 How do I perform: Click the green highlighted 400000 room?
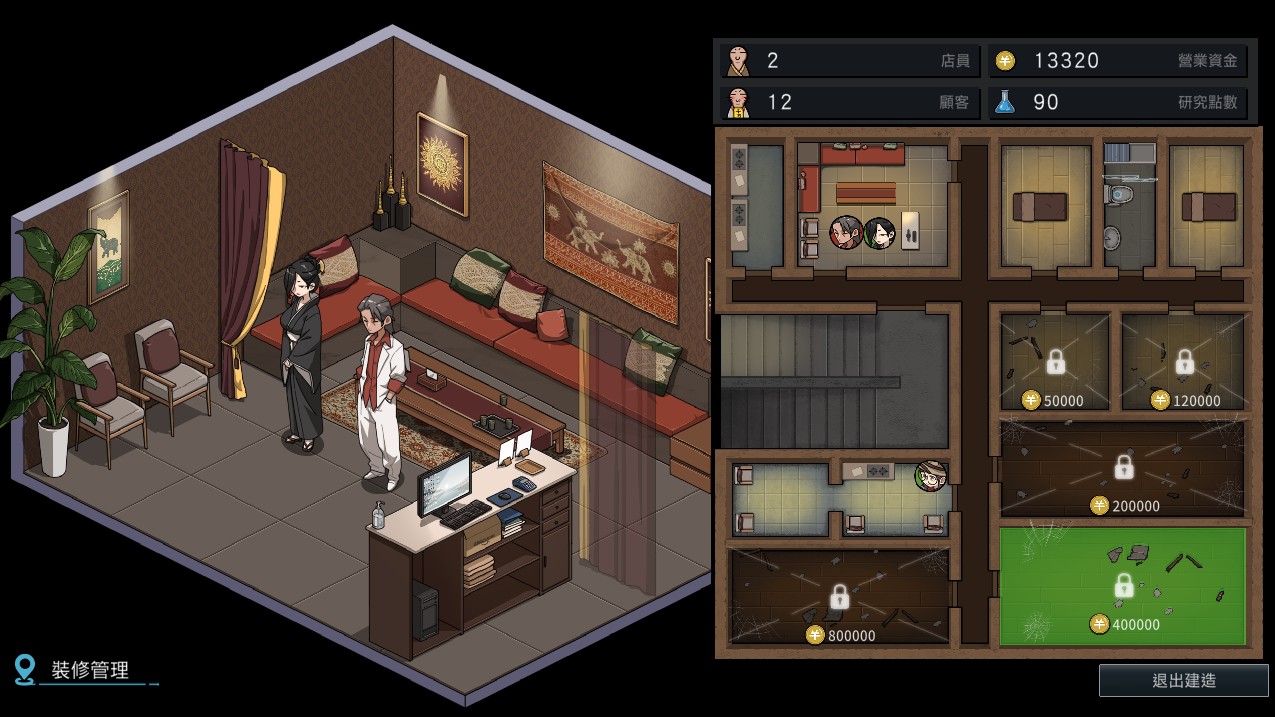click(1123, 585)
